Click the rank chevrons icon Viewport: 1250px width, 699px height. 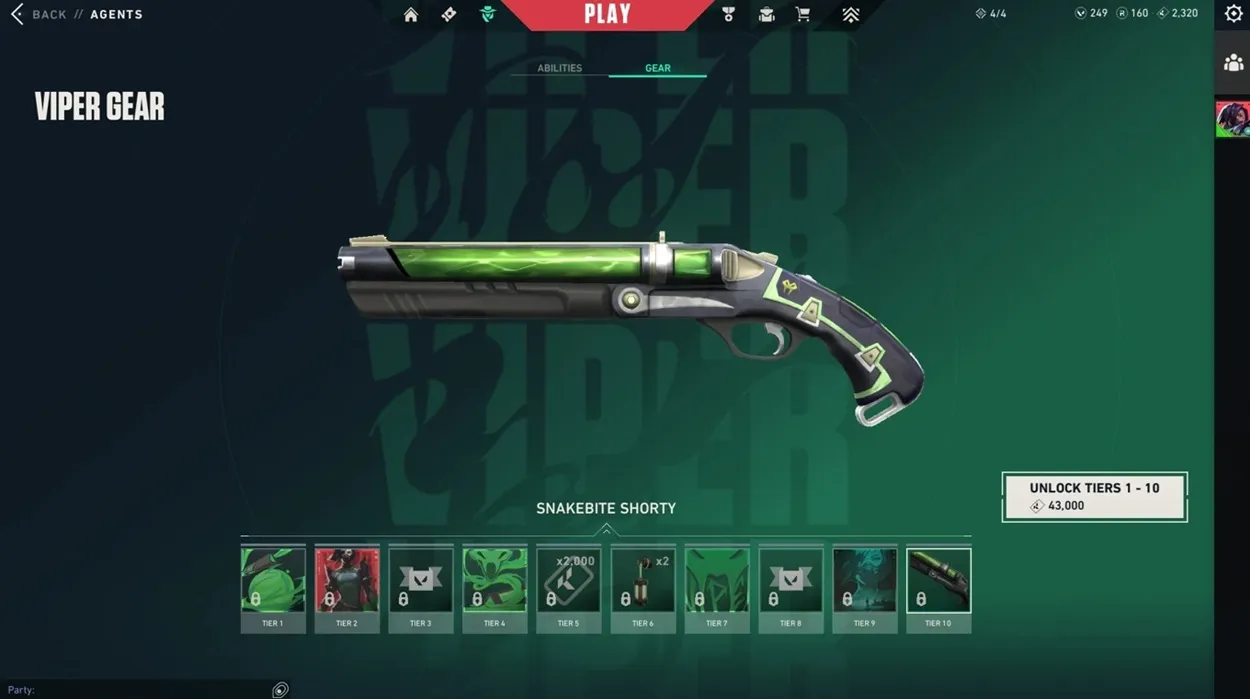coord(850,14)
